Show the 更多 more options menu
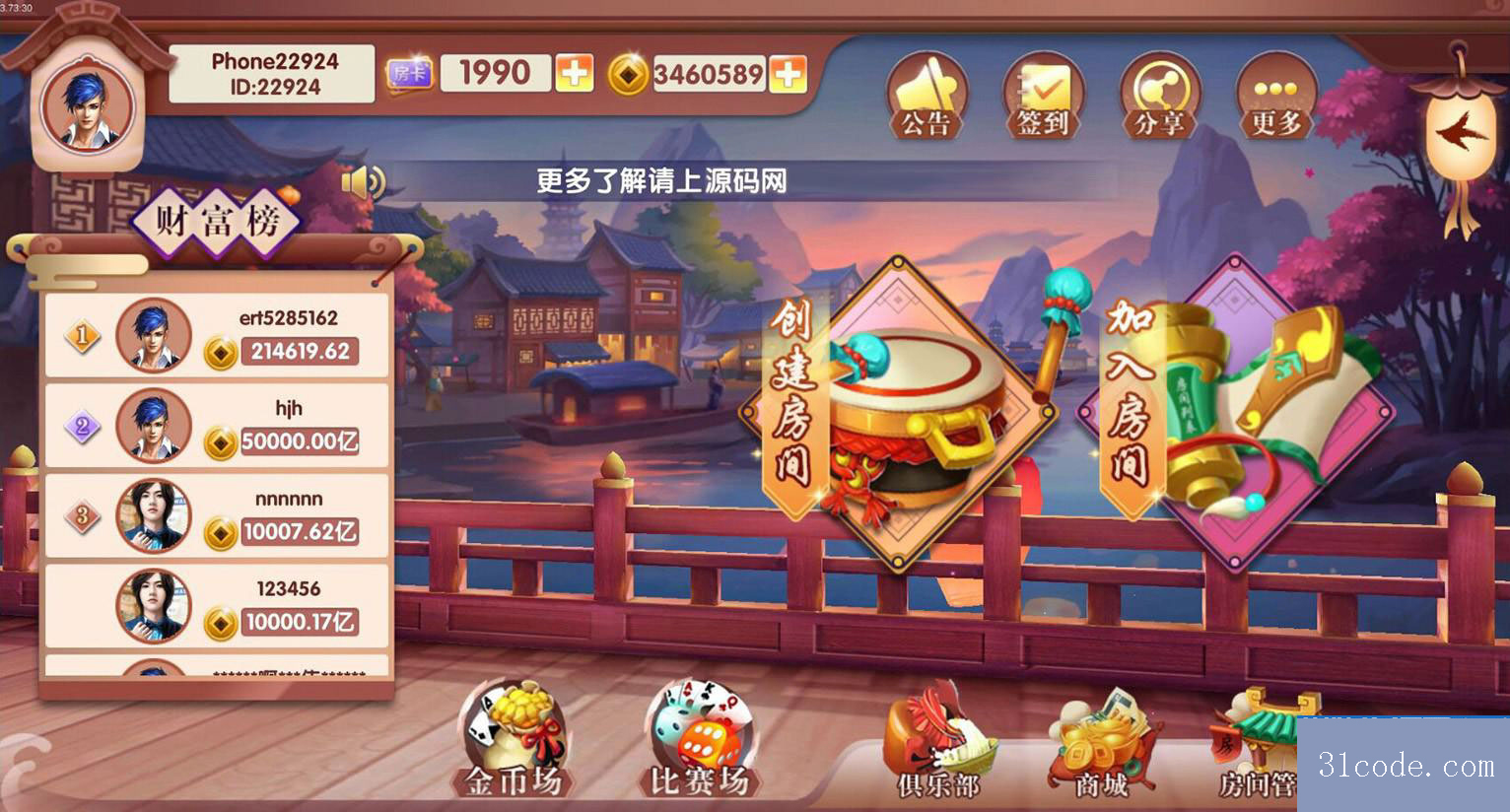Viewport: 1510px width, 812px height. click(x=1275, y=97)
